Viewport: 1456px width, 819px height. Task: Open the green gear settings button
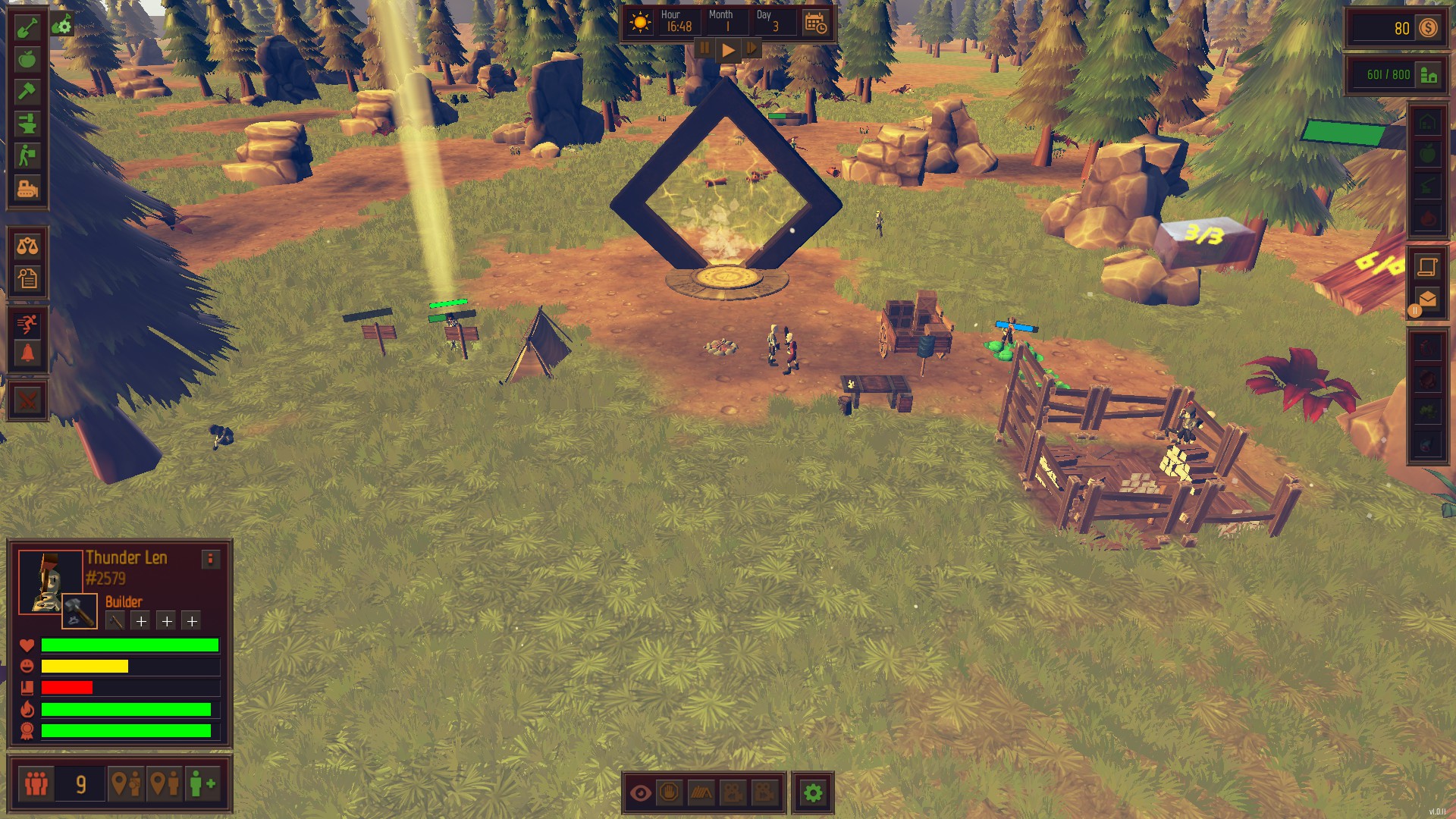pyautogui.click(x=813, y=793)
